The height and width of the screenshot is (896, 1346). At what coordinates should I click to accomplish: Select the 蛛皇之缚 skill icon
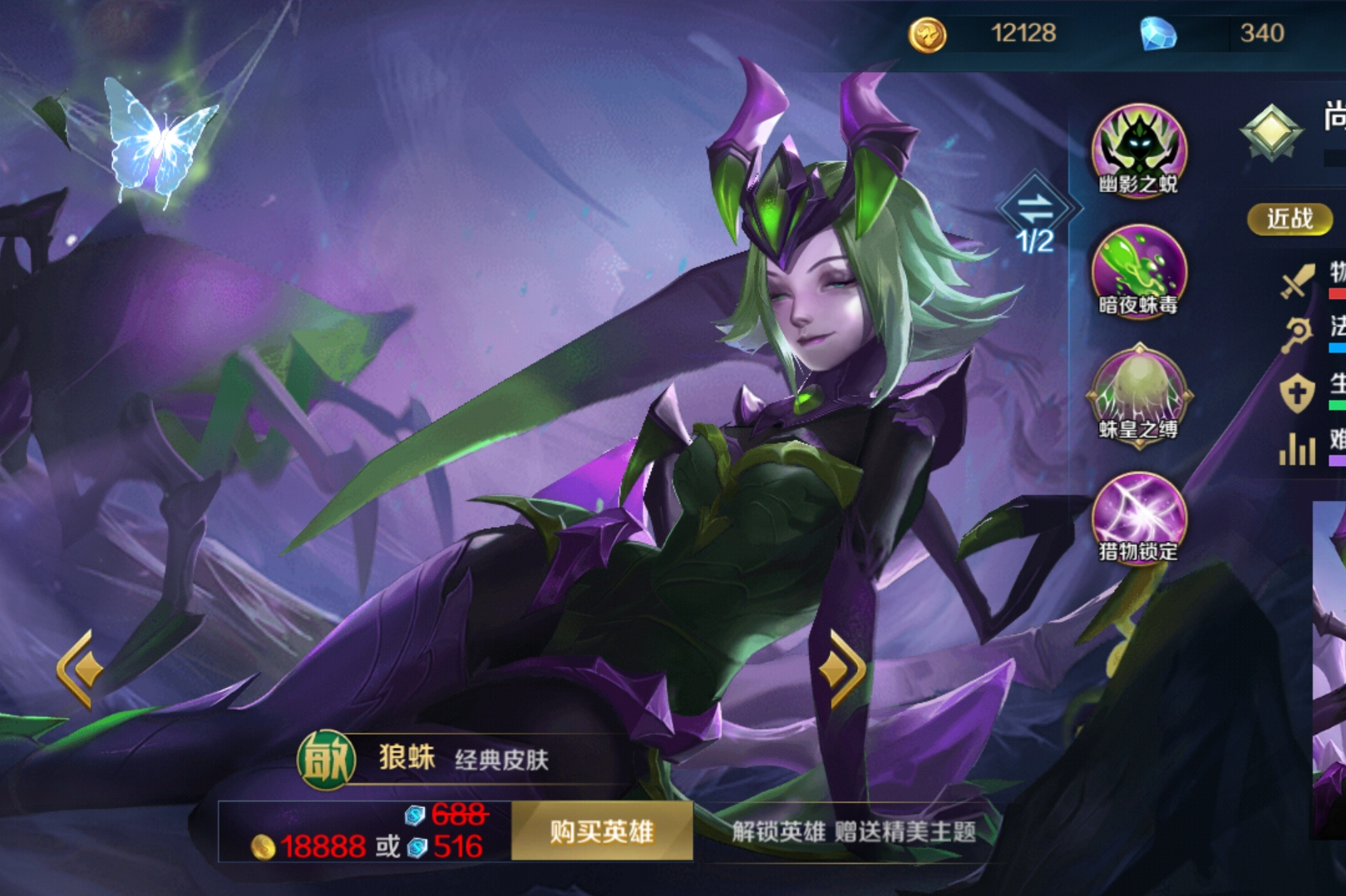point(1138,394)
